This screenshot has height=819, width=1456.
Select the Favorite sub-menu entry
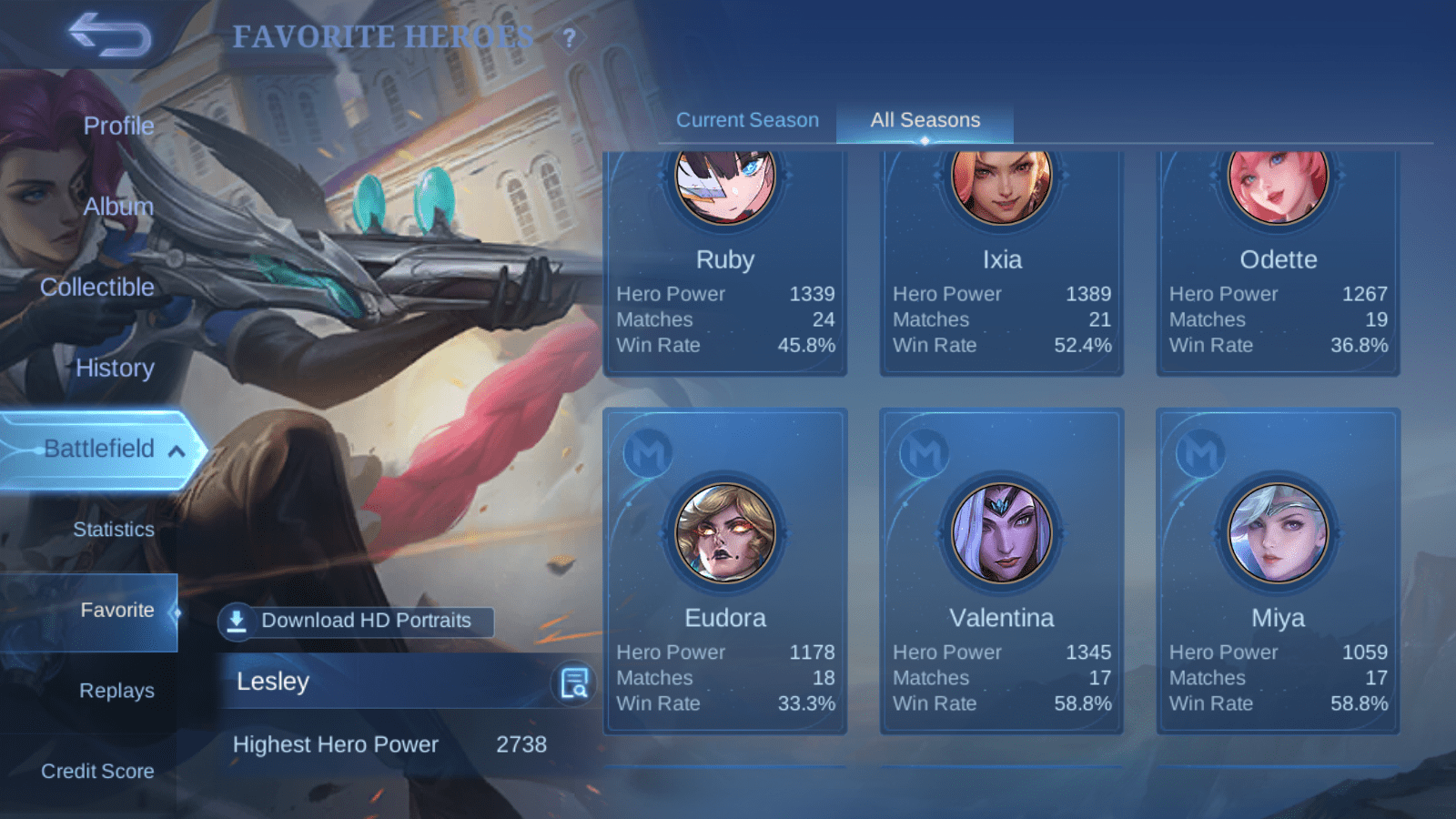click(x=116, y=610)
